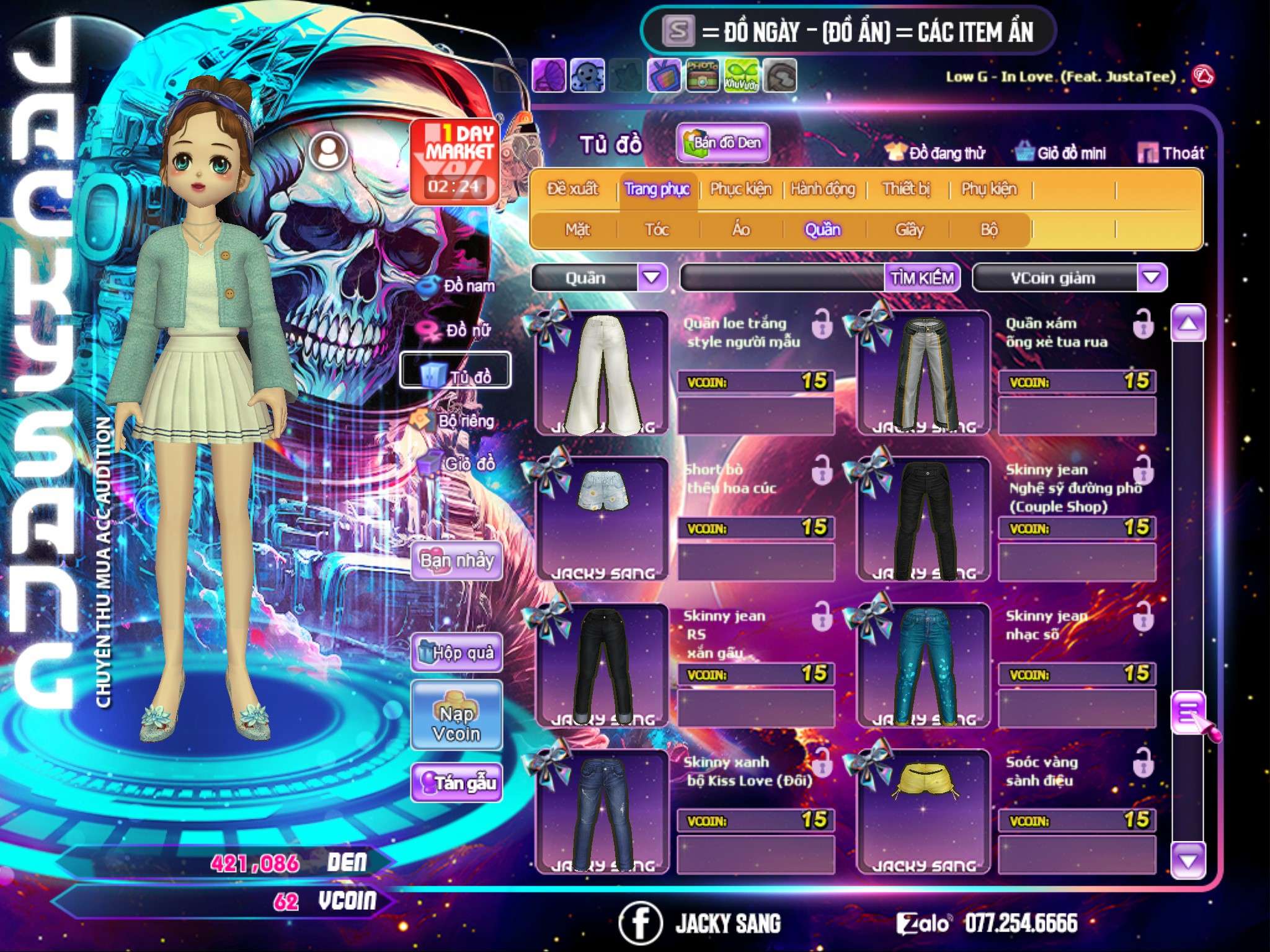Open the Hộp quà gift box

[456, 653]
